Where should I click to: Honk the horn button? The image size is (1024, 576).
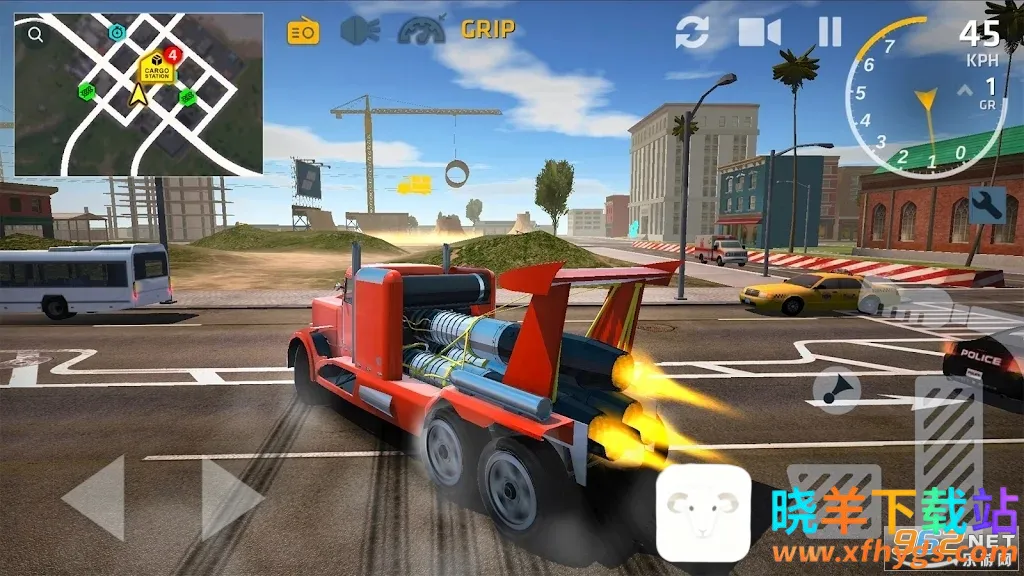coord(835,389)
